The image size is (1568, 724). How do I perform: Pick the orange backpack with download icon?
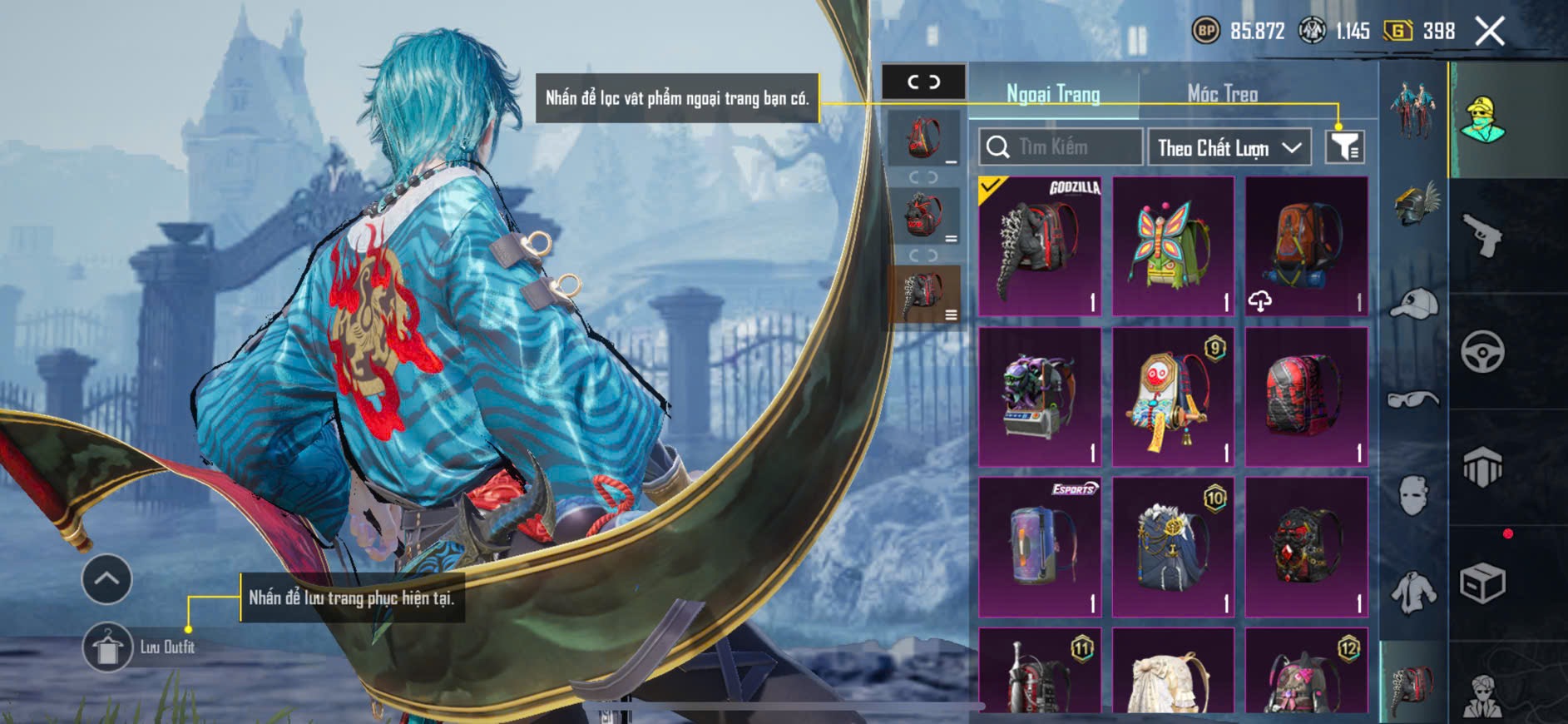1306,246
